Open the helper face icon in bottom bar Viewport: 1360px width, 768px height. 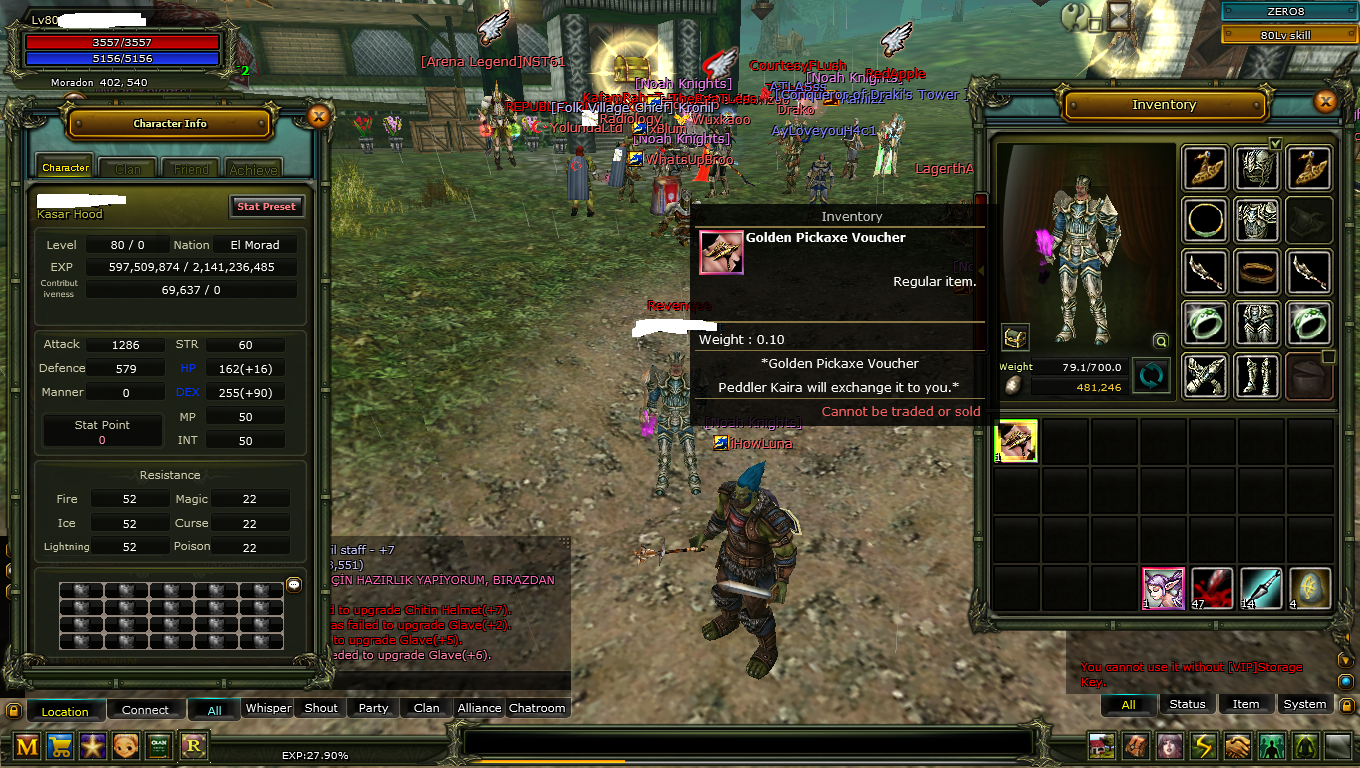[125, 747]
